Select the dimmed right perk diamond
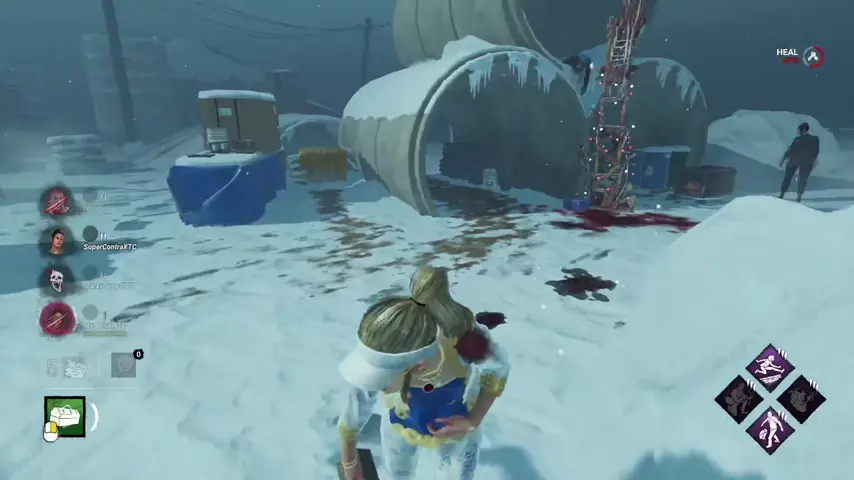 point(801,399)
